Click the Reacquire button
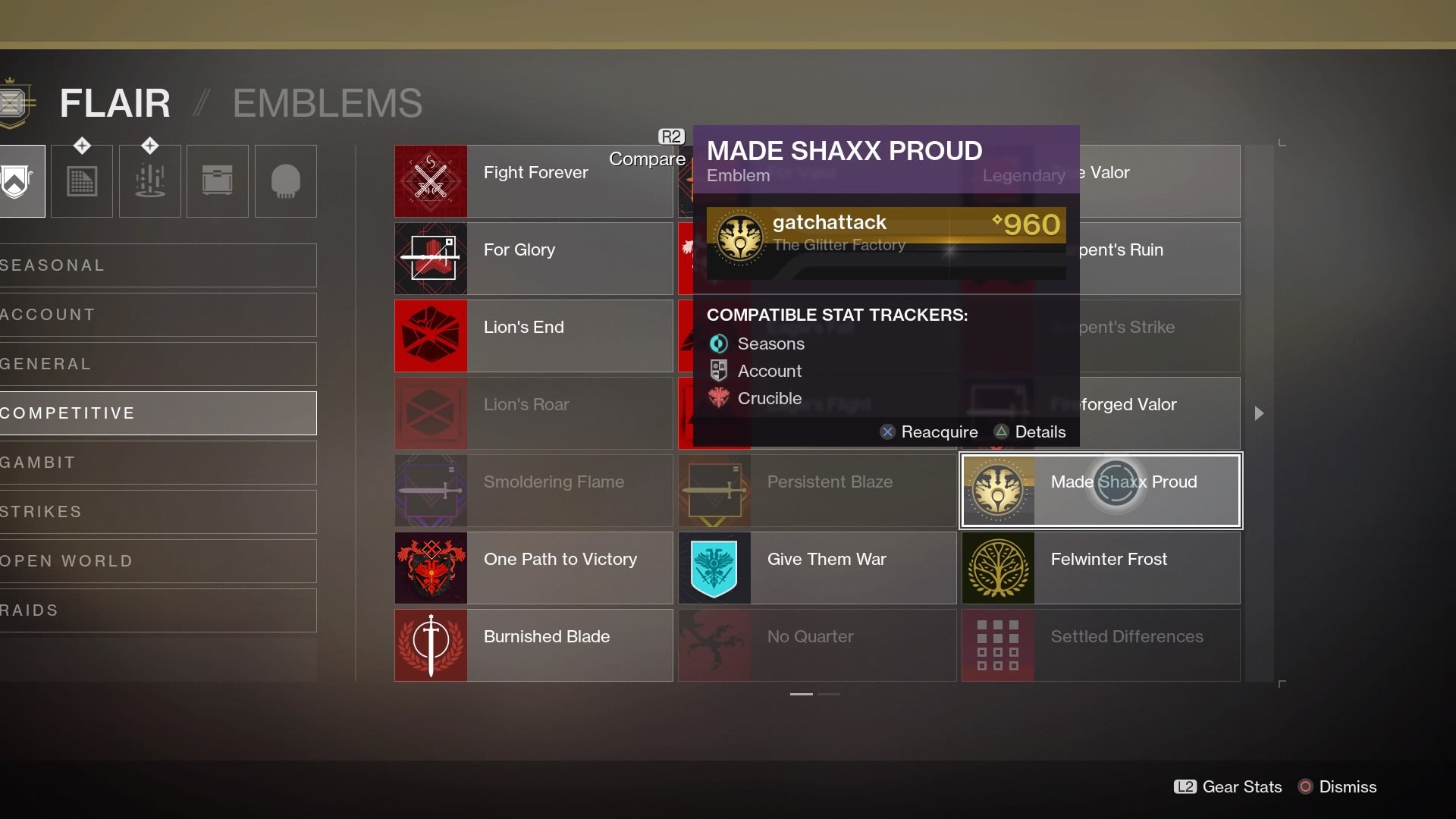The image size is (1456, 819). point(928,431)
